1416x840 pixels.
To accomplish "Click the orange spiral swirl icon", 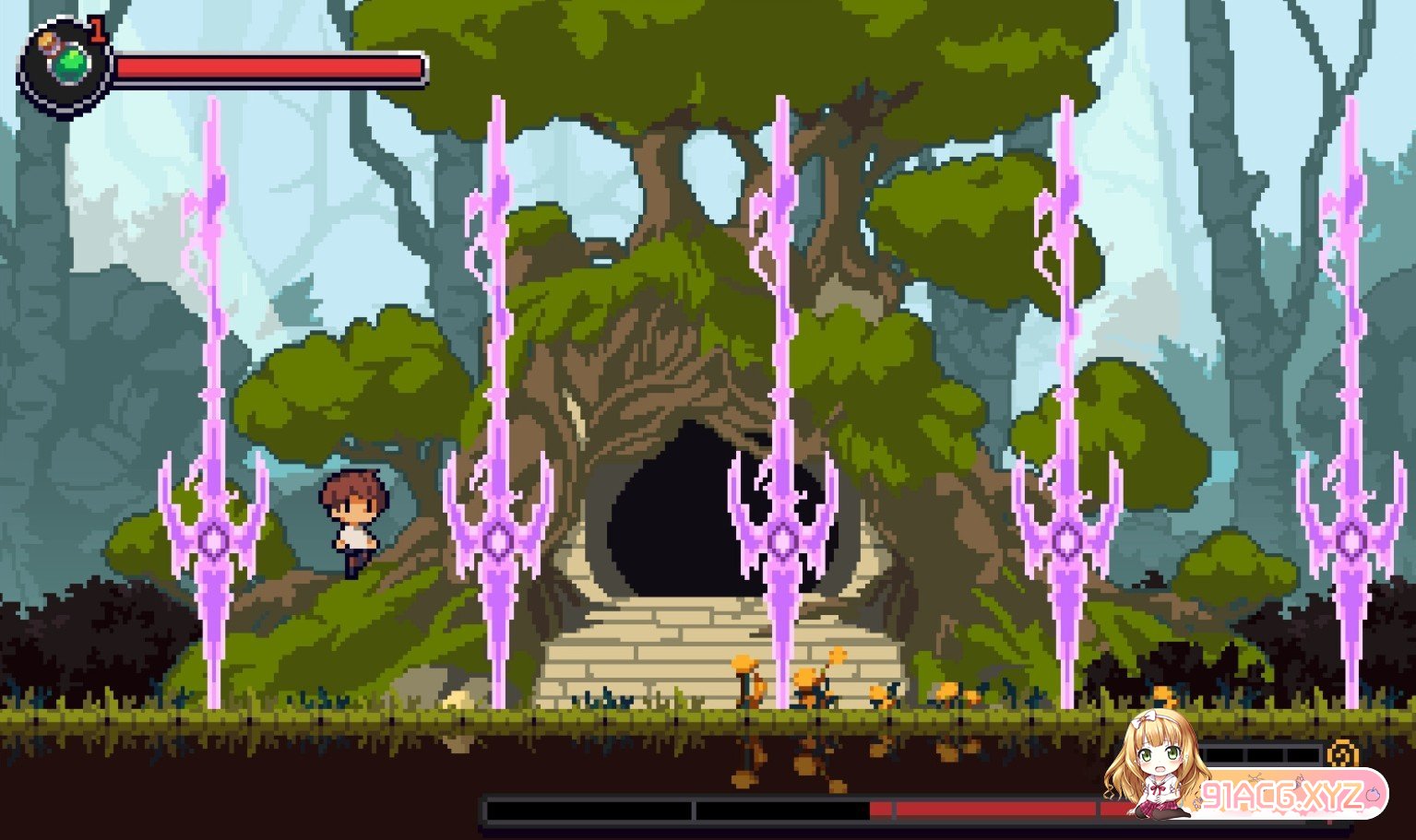I will 1339,754.
